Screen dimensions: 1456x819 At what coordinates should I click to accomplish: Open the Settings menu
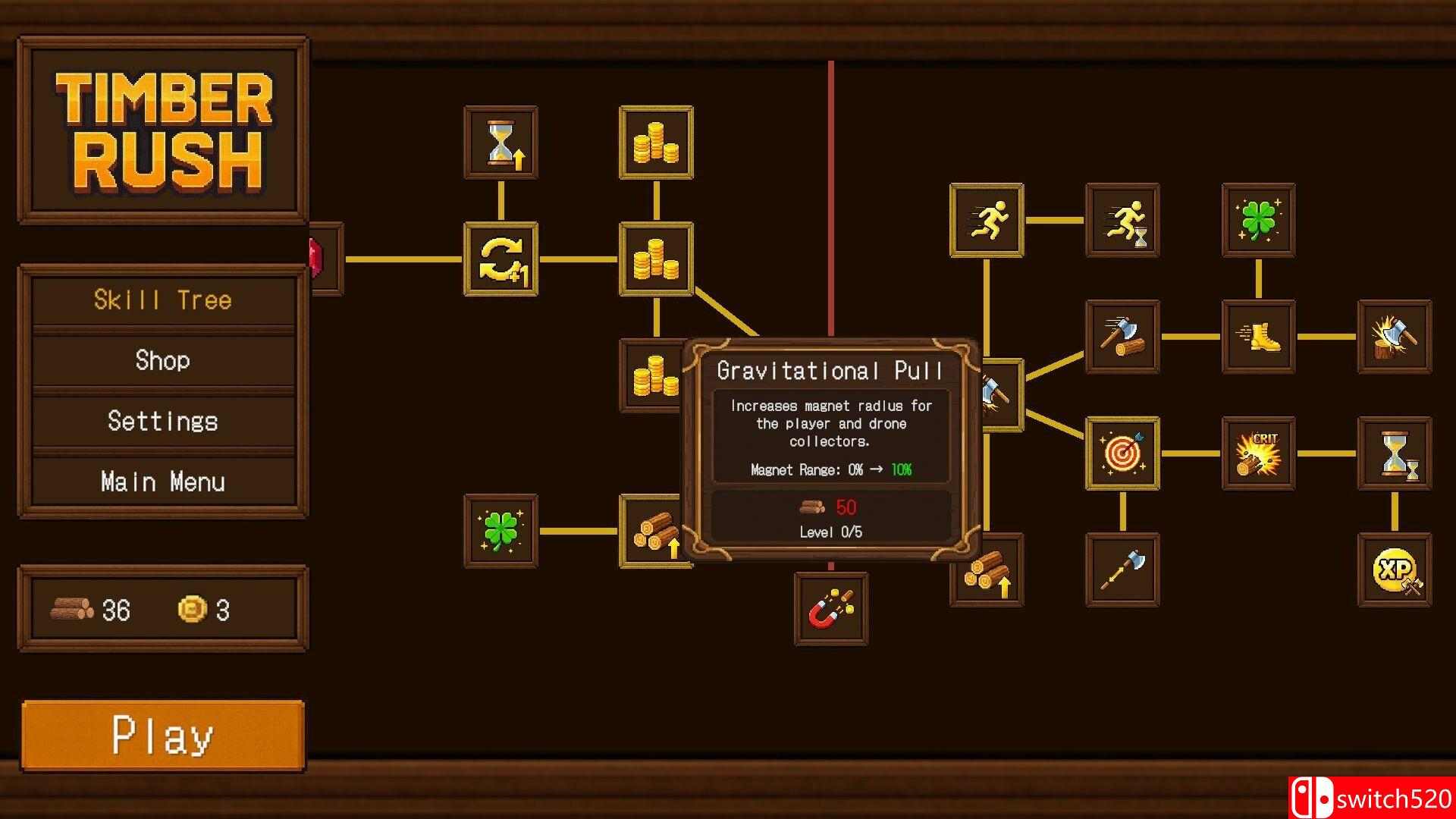point(163,421)
